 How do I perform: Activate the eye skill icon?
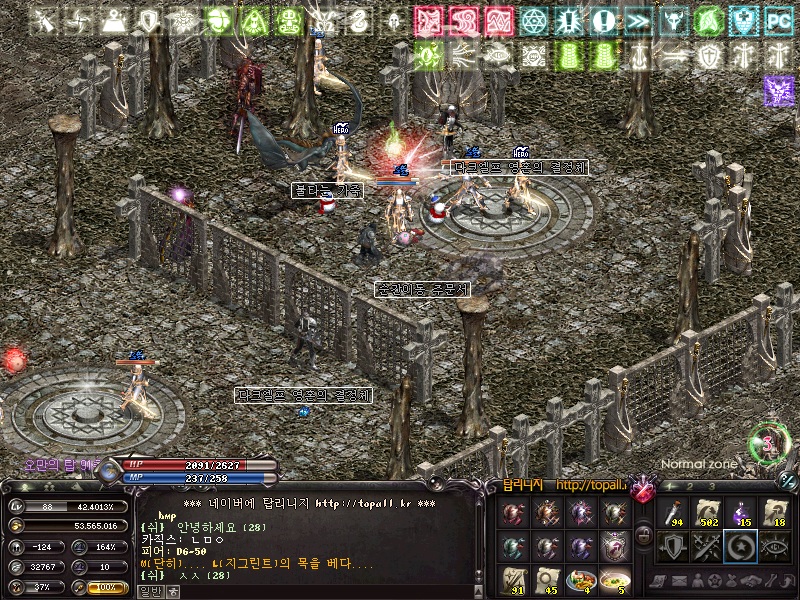pos(775,547)
